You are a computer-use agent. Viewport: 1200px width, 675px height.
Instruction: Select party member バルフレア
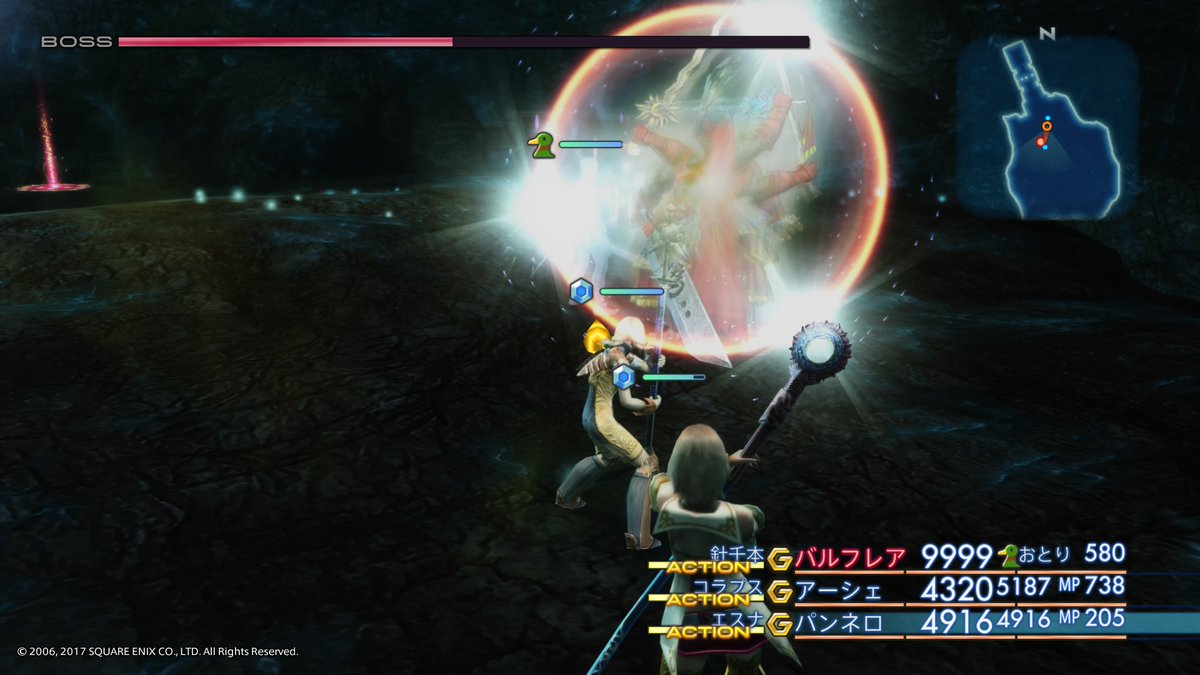tap(851, 558)
